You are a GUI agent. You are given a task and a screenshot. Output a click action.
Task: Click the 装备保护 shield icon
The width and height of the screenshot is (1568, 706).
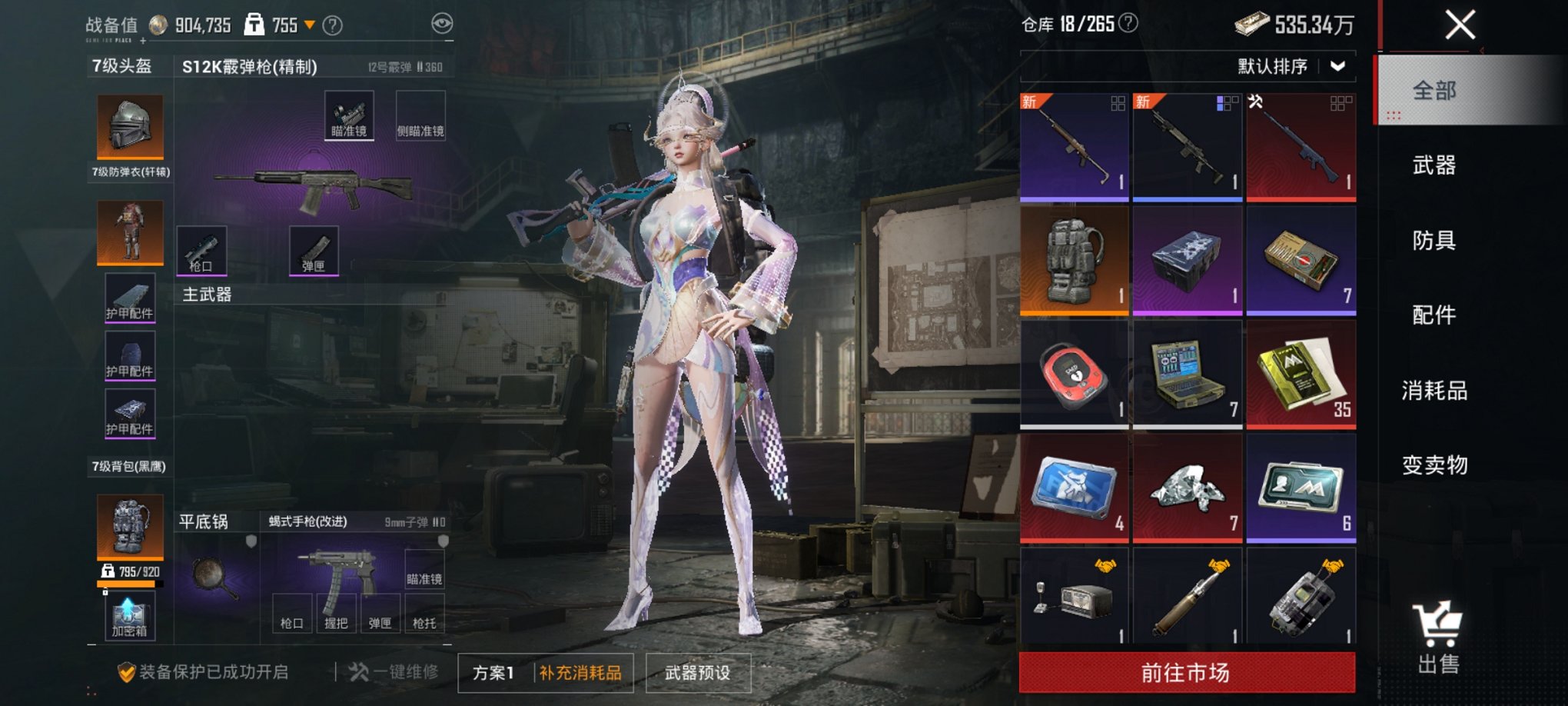coord(127,671)
